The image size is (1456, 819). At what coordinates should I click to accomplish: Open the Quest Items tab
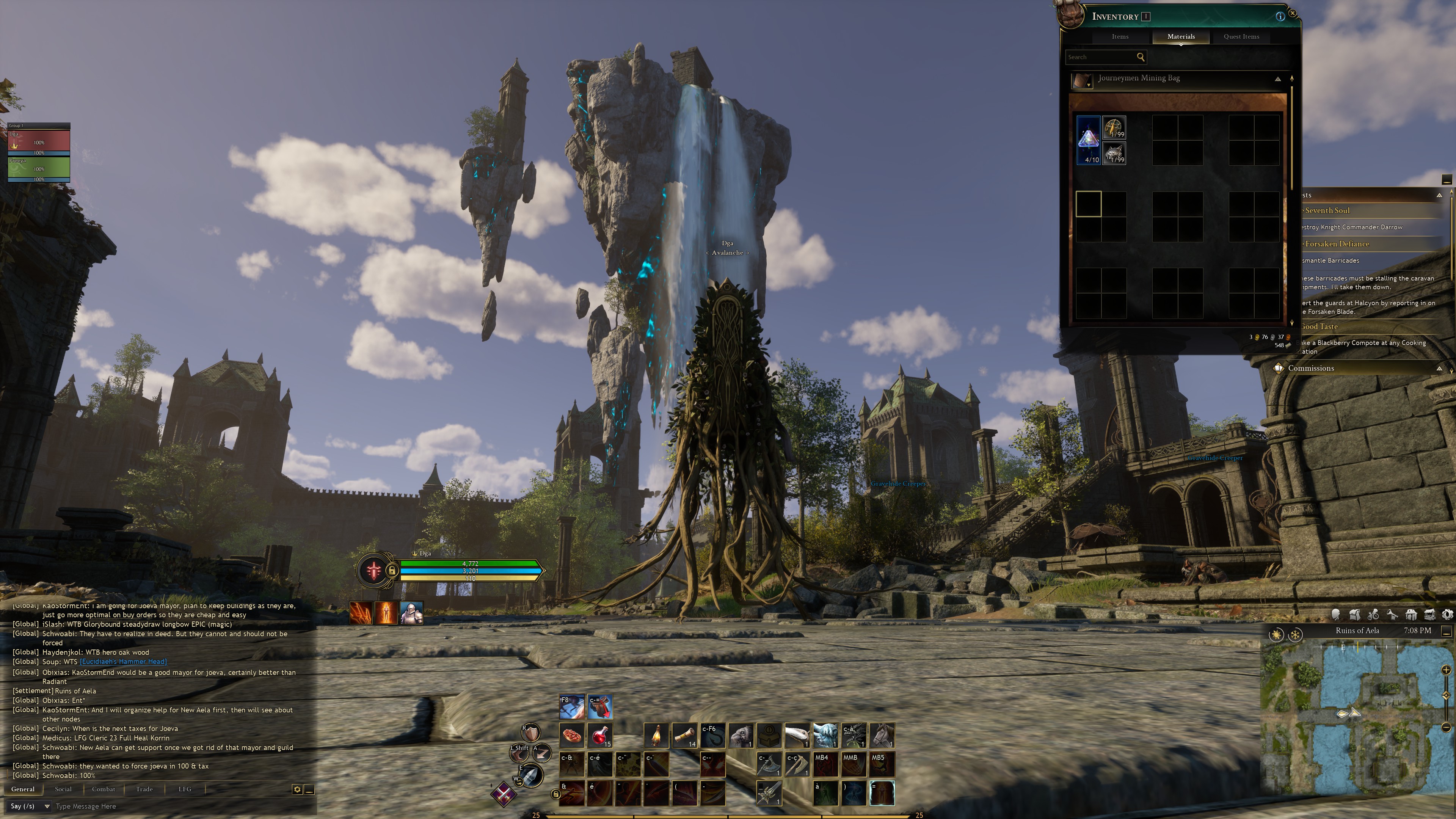coord(1241,37)
